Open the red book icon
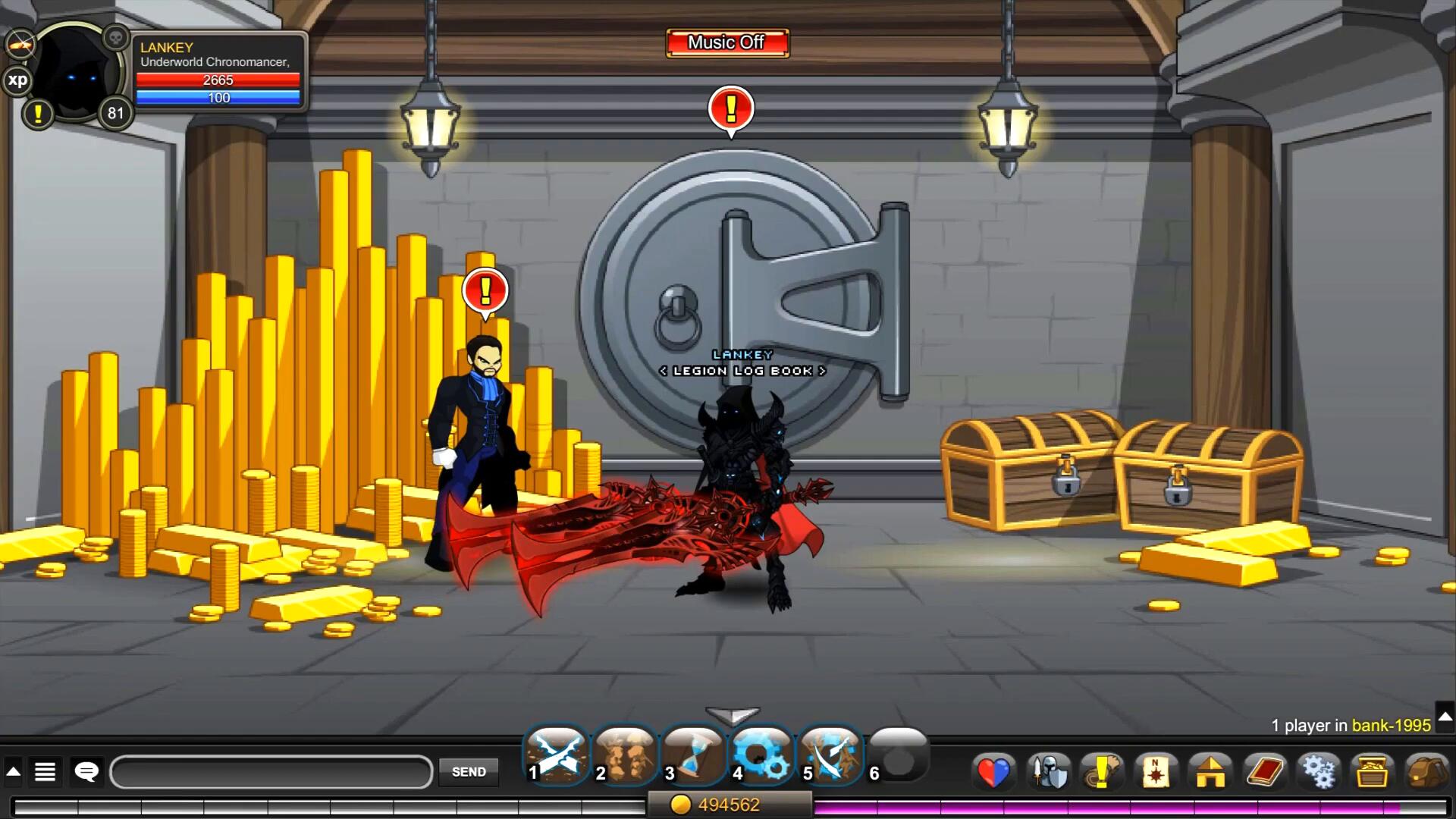The height and width of the screenshot is (819, 1456). tap(1265, 772)
